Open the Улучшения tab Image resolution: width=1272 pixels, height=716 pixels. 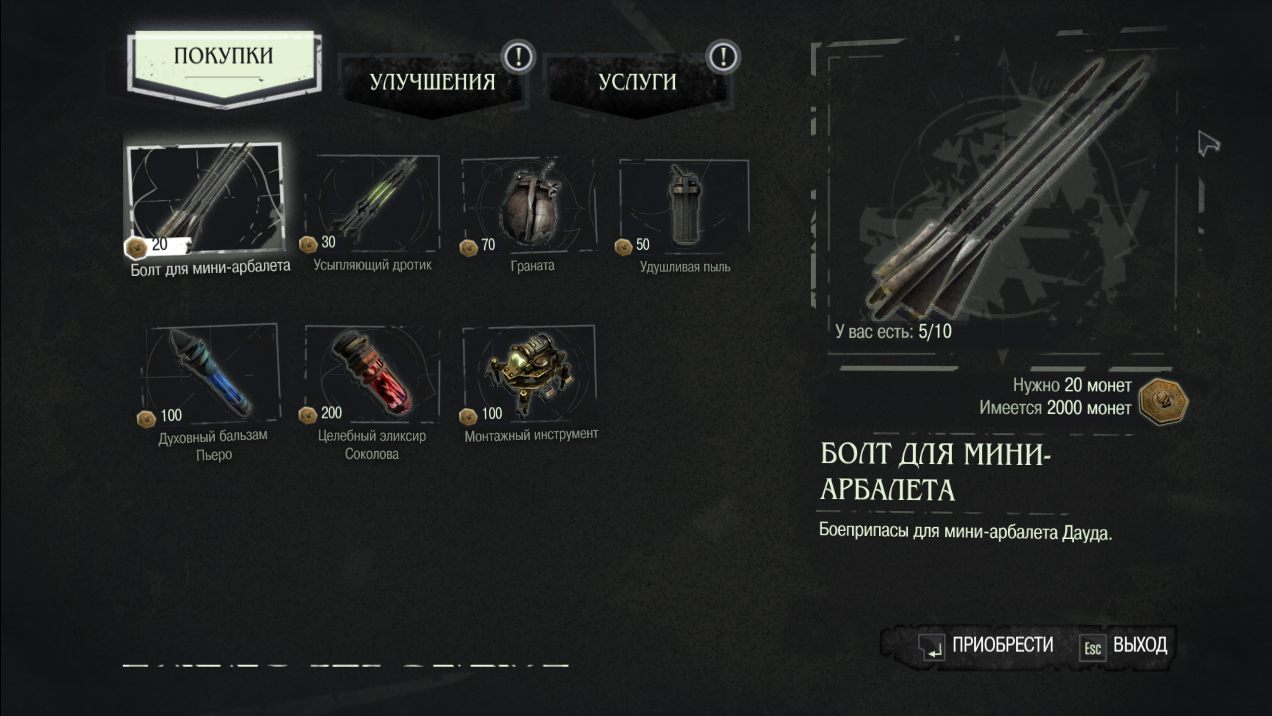[x=432, y=82]
